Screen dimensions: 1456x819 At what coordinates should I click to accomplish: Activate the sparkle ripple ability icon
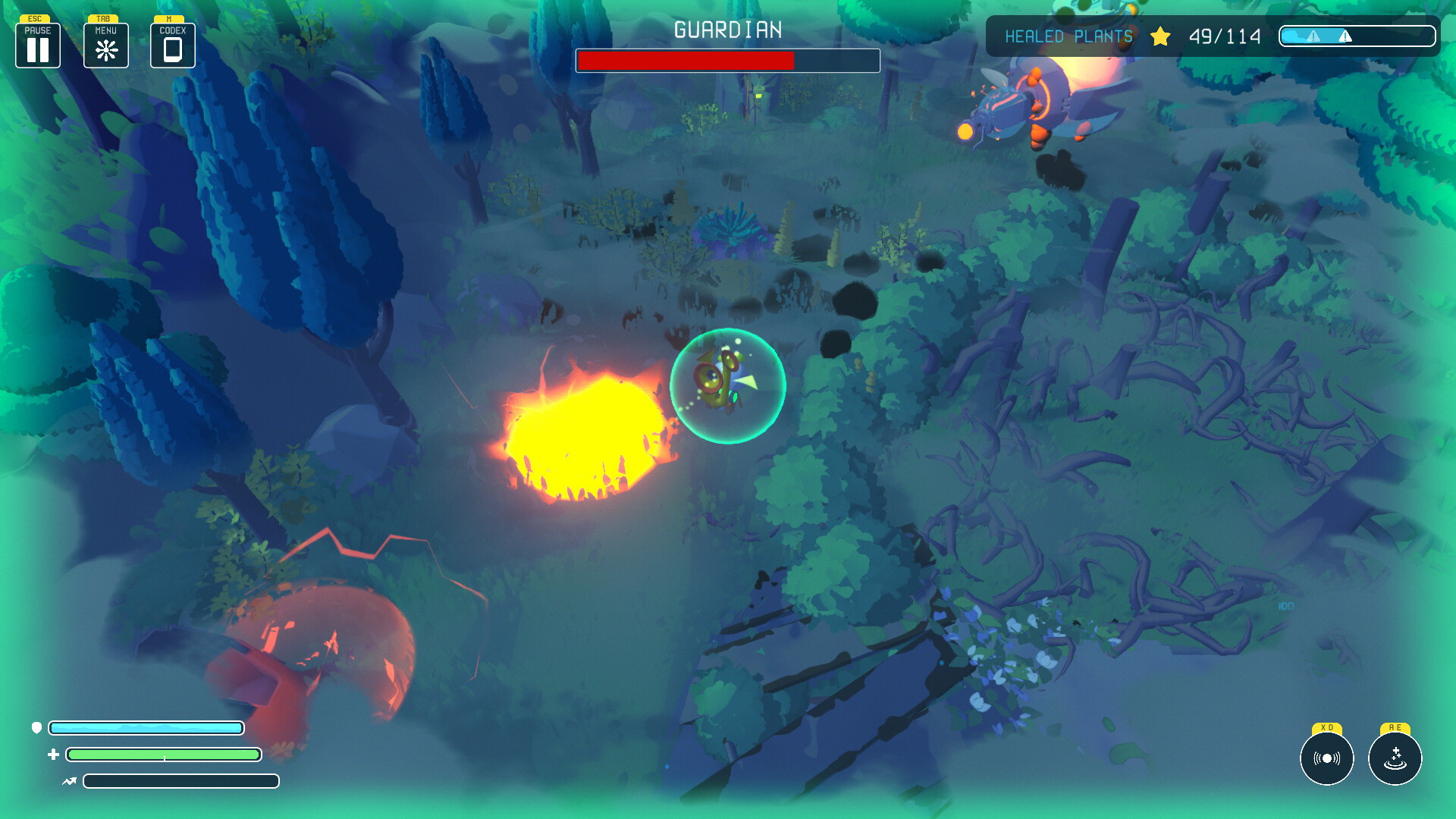pyautogui.click(x=1394, y=758)
